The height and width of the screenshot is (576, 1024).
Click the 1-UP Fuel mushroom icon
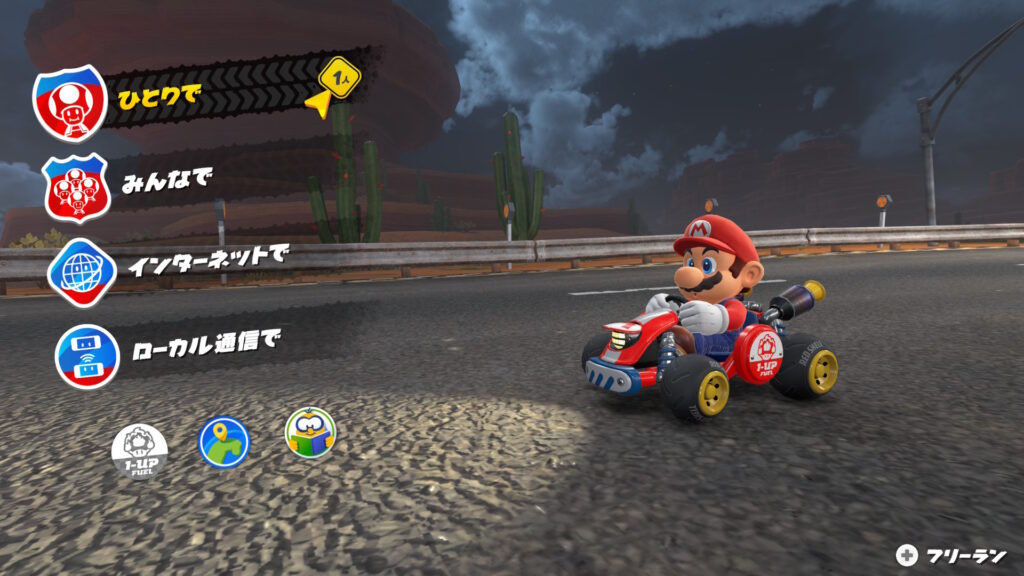[139, 447]
